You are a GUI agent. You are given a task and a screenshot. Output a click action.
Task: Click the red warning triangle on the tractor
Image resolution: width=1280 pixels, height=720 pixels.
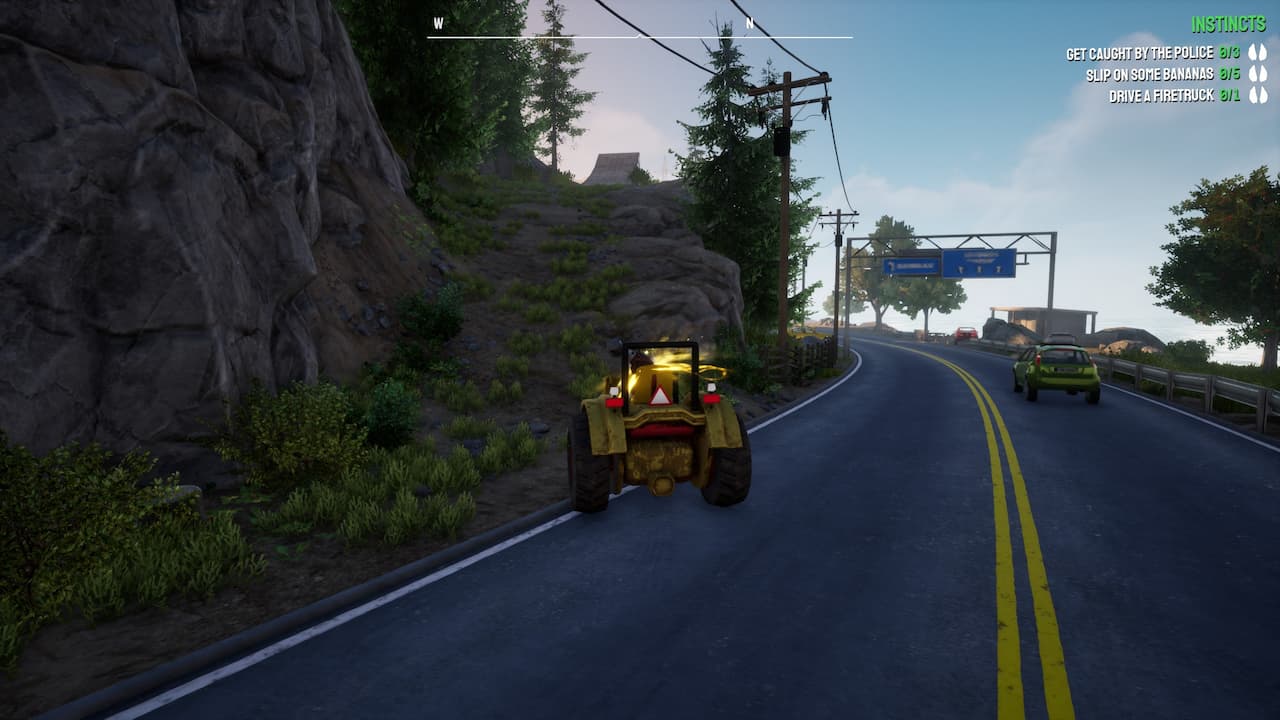point(661,394)
